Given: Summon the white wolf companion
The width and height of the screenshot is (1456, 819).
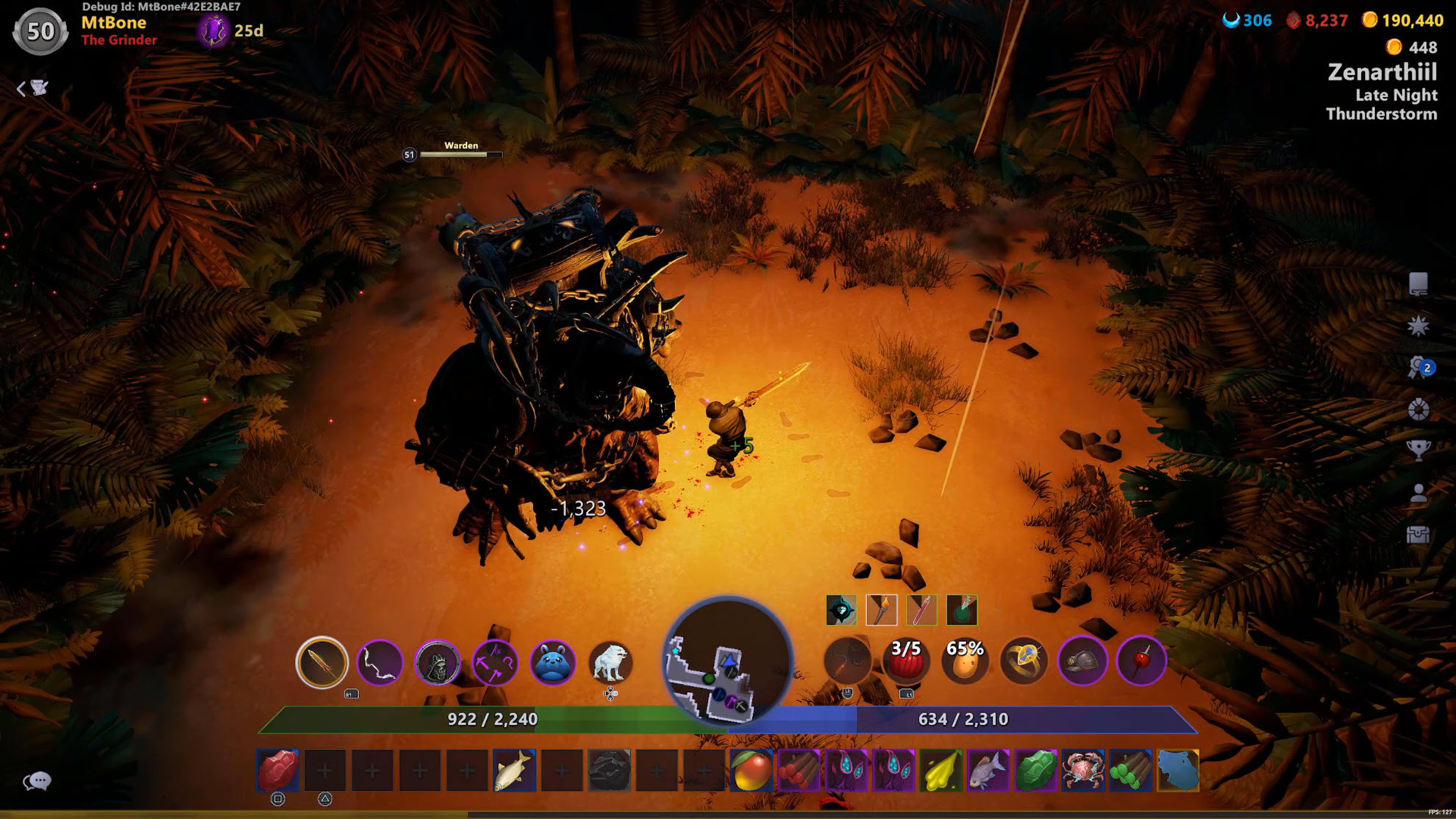Looking at the screenshot, I should (x=610, y=662).
